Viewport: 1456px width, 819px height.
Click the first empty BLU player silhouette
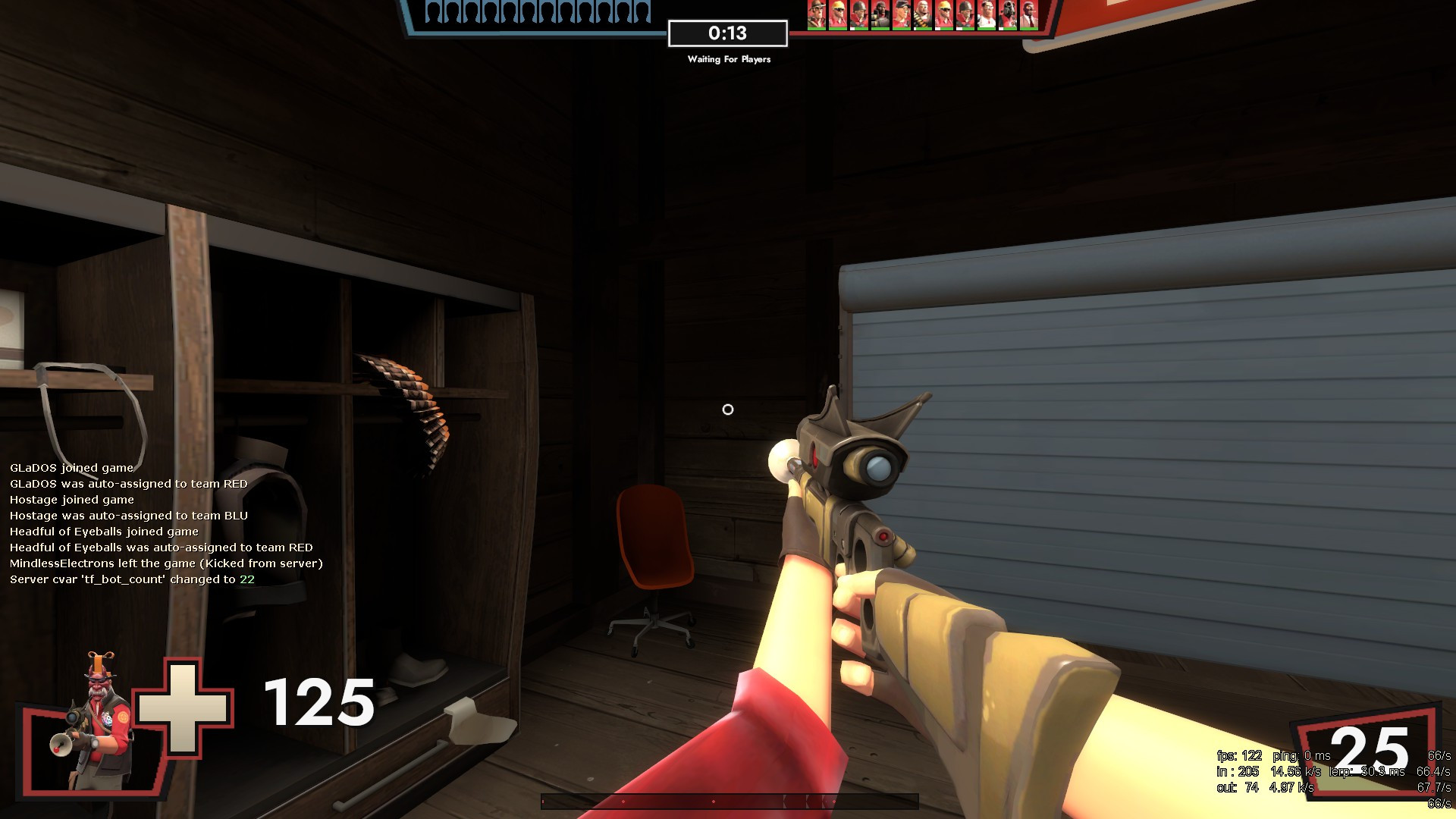click(434, 11)
